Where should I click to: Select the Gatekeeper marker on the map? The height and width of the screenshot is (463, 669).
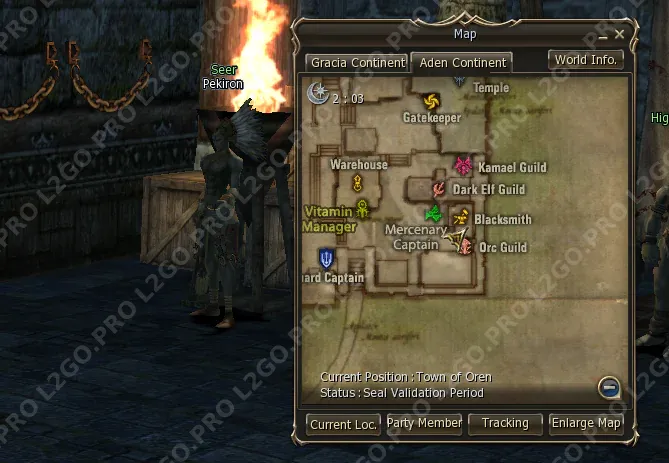pos(431,101)
